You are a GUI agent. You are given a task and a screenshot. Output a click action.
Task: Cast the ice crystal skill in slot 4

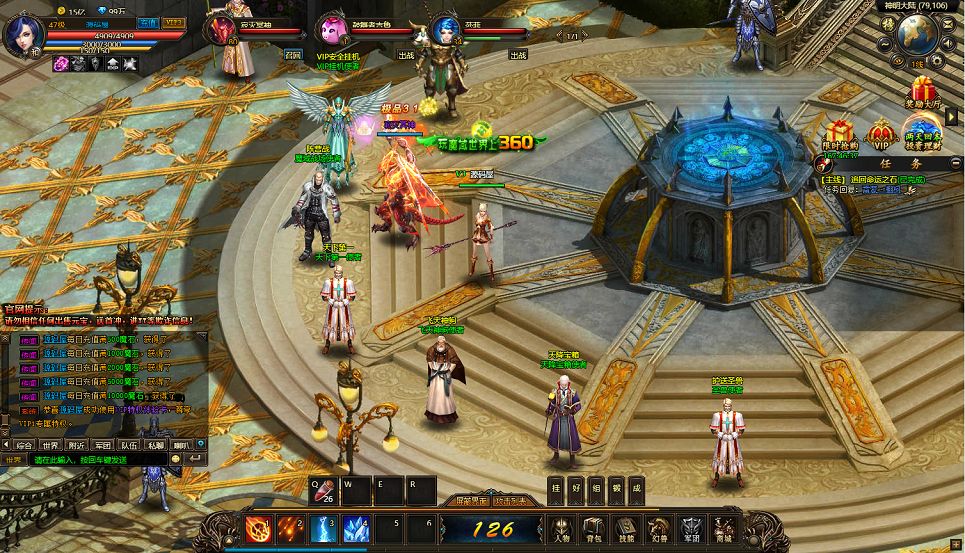356,528
